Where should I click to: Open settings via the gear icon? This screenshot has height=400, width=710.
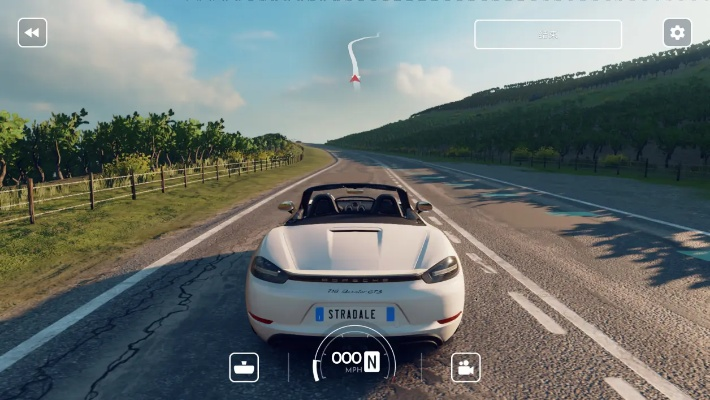pos(677,33)
